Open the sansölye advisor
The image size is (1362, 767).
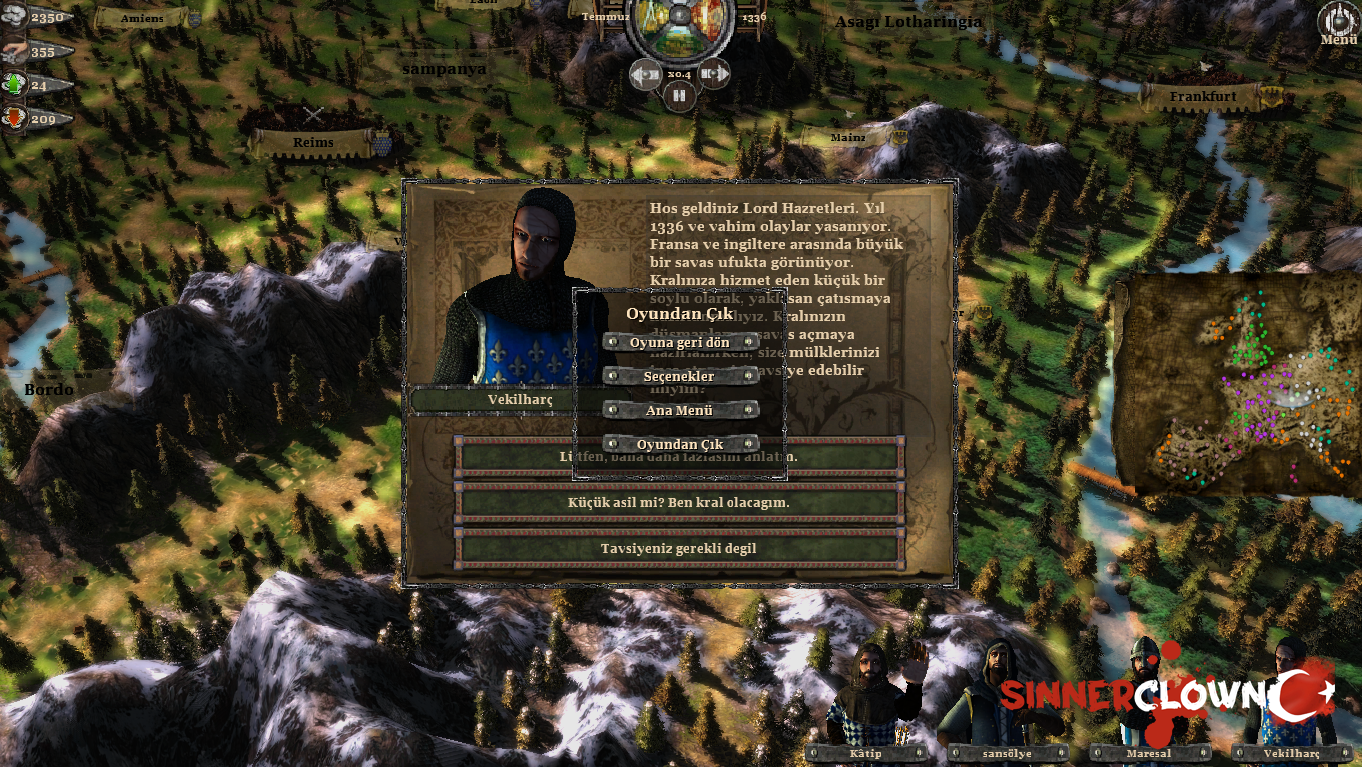pos(1005,753)
